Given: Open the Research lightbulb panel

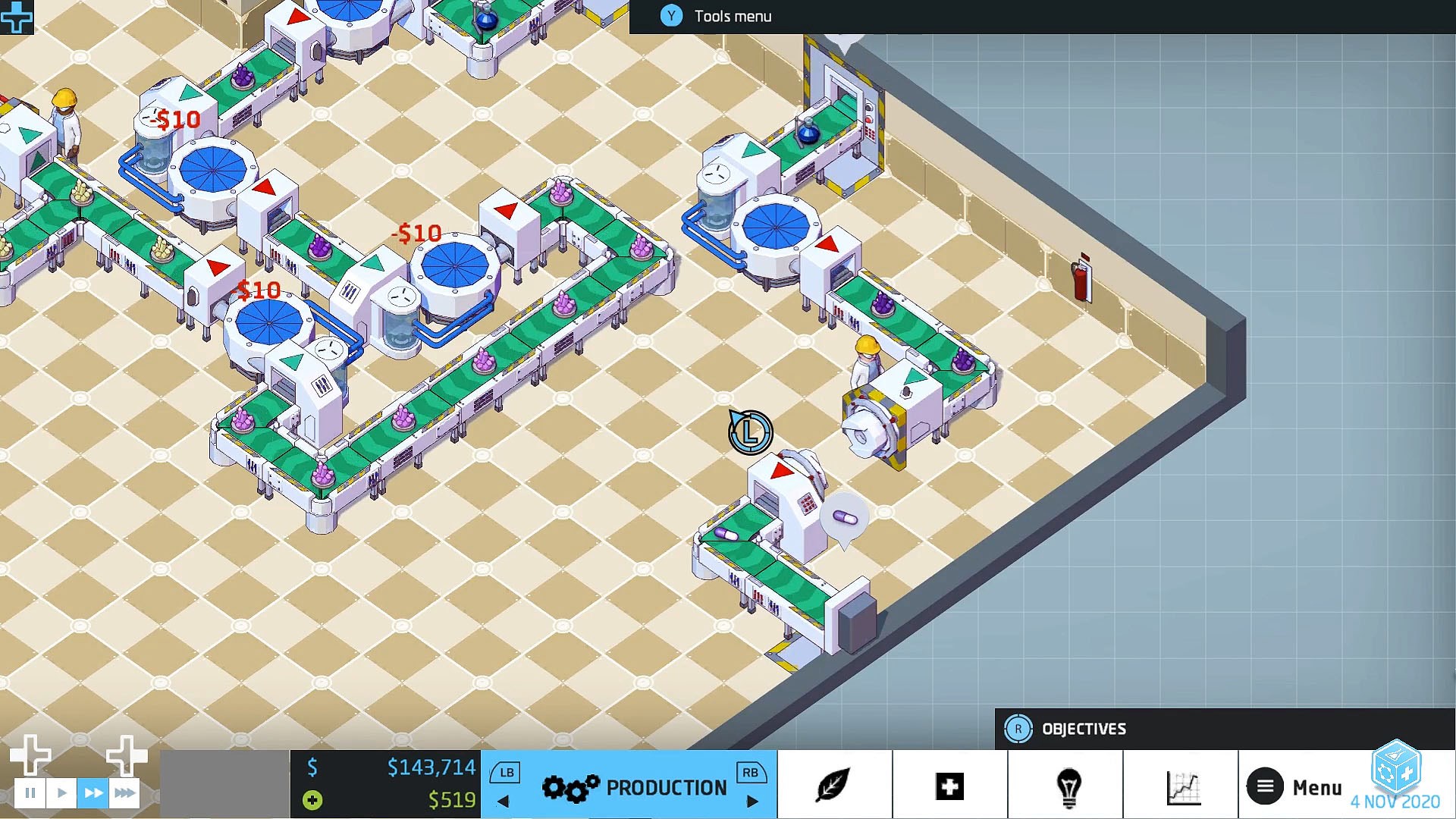Looking at the screenshot, I should point(1065,786).
